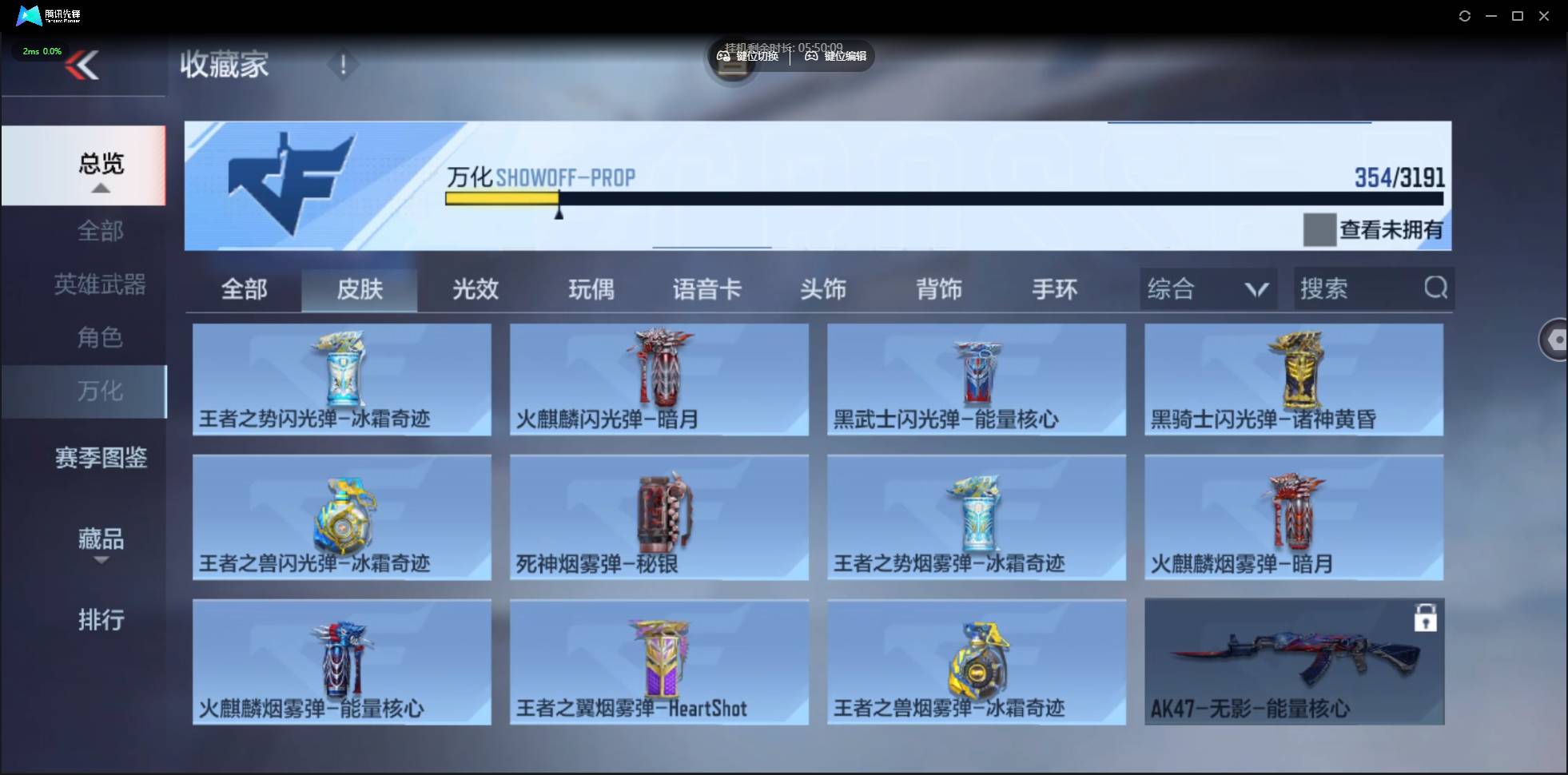The image size is (1568, 775).
Task: Toggle the 英雄武器 category filter
Action: [x=99, y=285]
